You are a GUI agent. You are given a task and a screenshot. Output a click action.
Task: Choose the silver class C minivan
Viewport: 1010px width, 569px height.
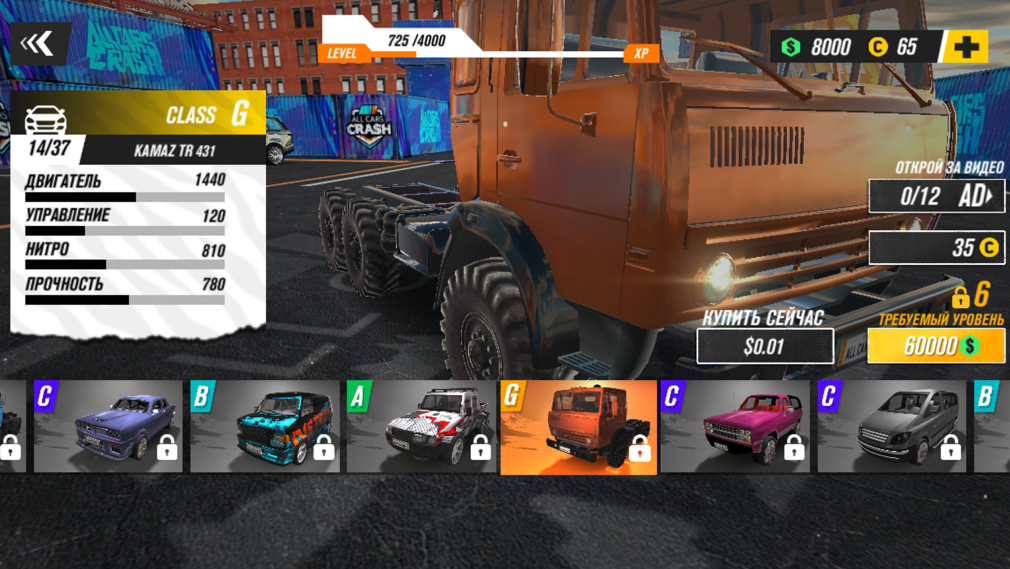tap(891, 427)
